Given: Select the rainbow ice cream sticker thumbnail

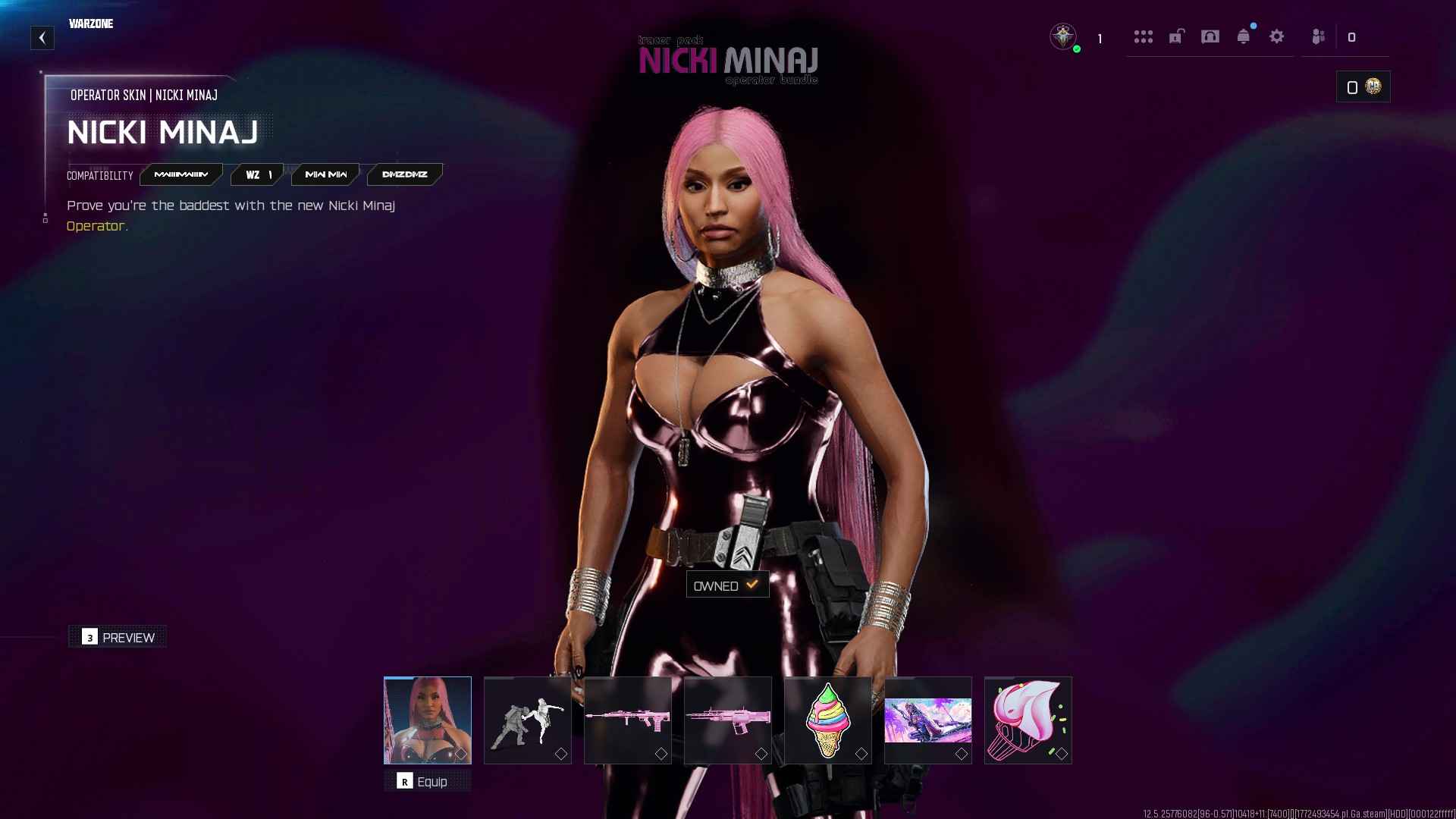Looking at the screenshot, I should point(827,719).
